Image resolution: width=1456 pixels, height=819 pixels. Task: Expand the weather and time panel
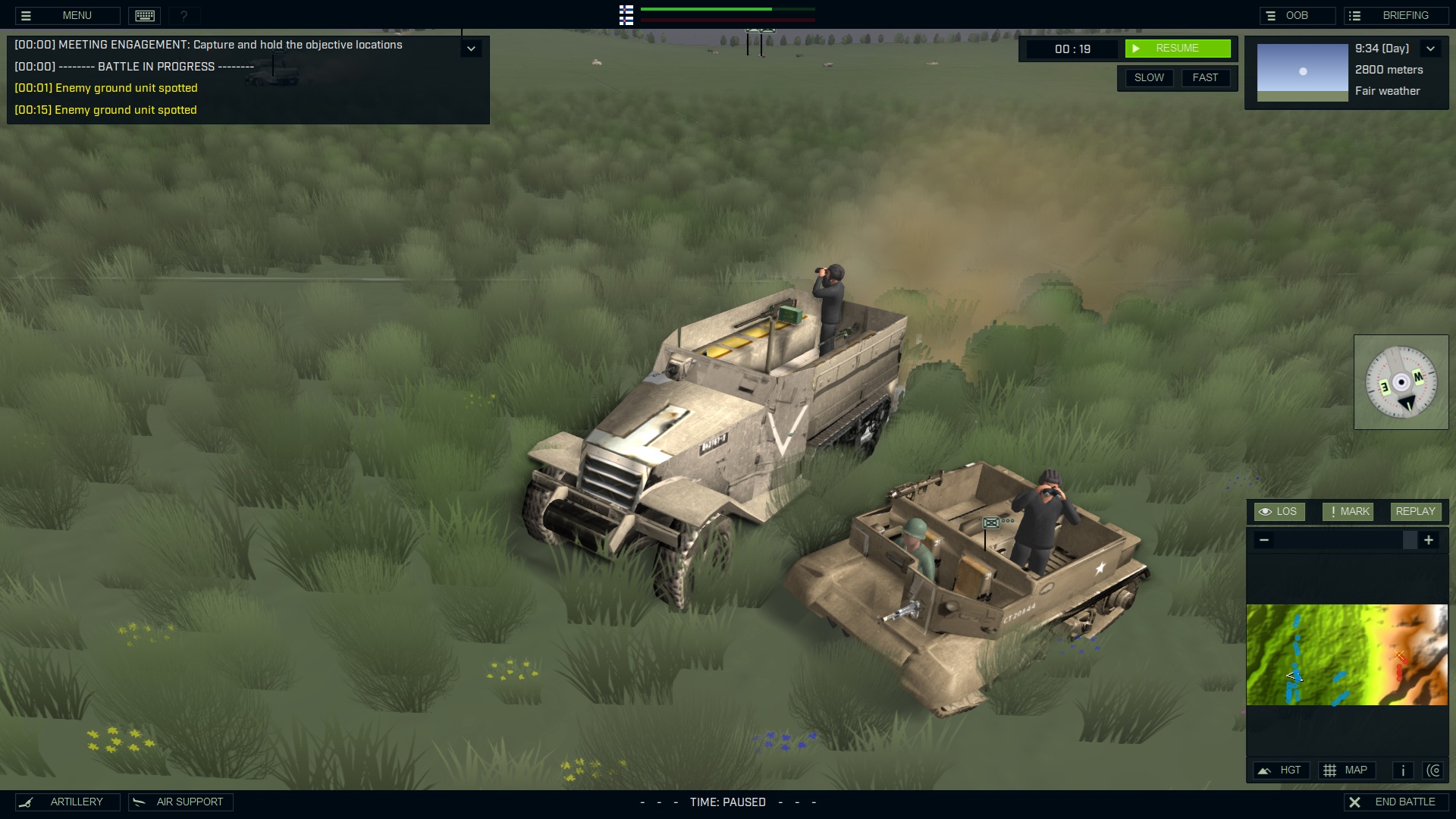pos(1430,49)
